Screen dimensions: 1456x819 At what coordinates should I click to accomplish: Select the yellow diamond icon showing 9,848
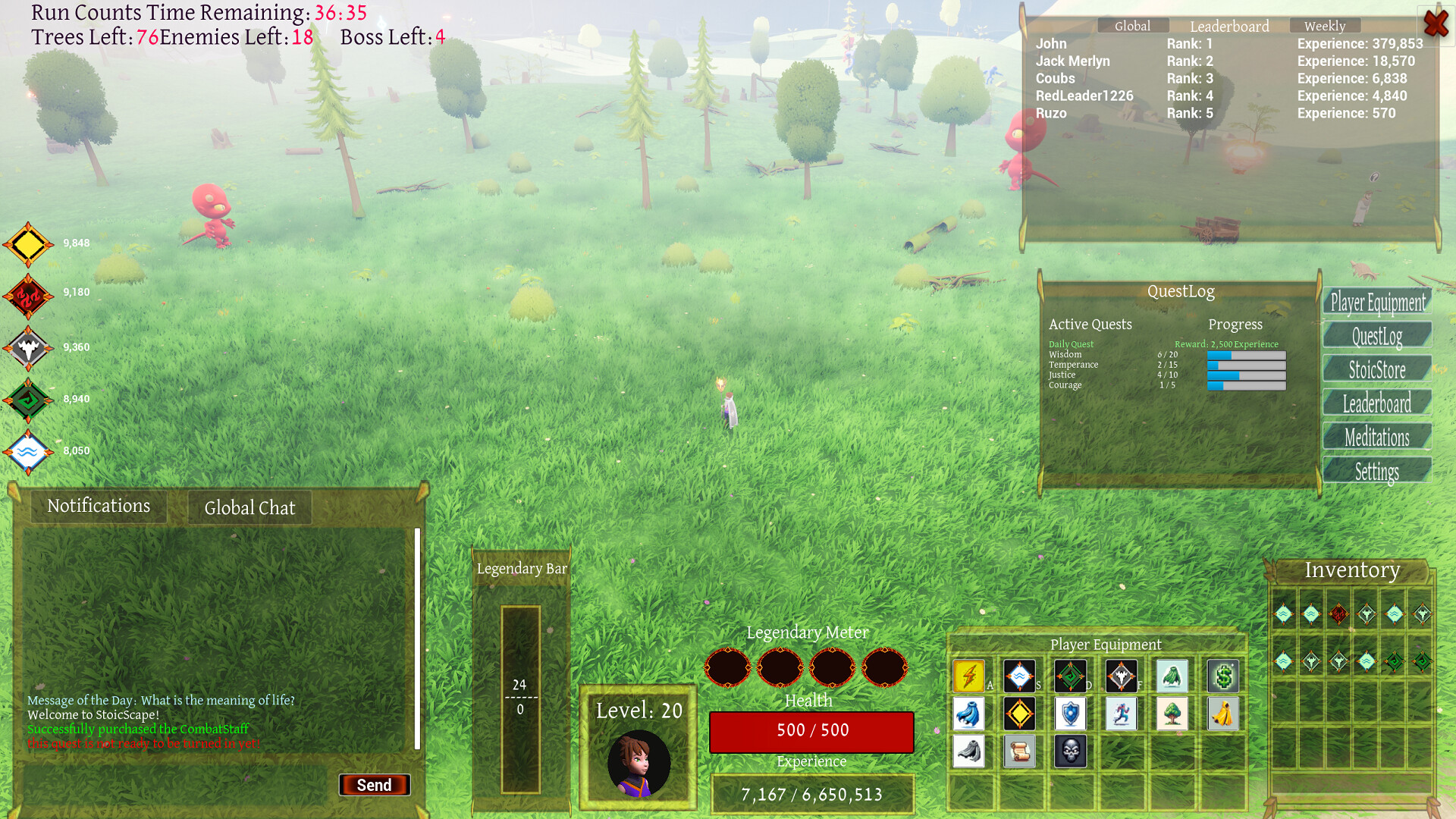29,243
